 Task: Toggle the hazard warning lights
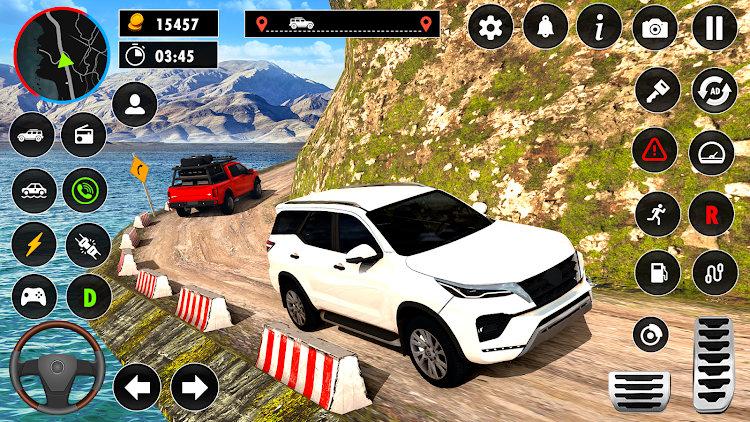[x=657, y=151]
